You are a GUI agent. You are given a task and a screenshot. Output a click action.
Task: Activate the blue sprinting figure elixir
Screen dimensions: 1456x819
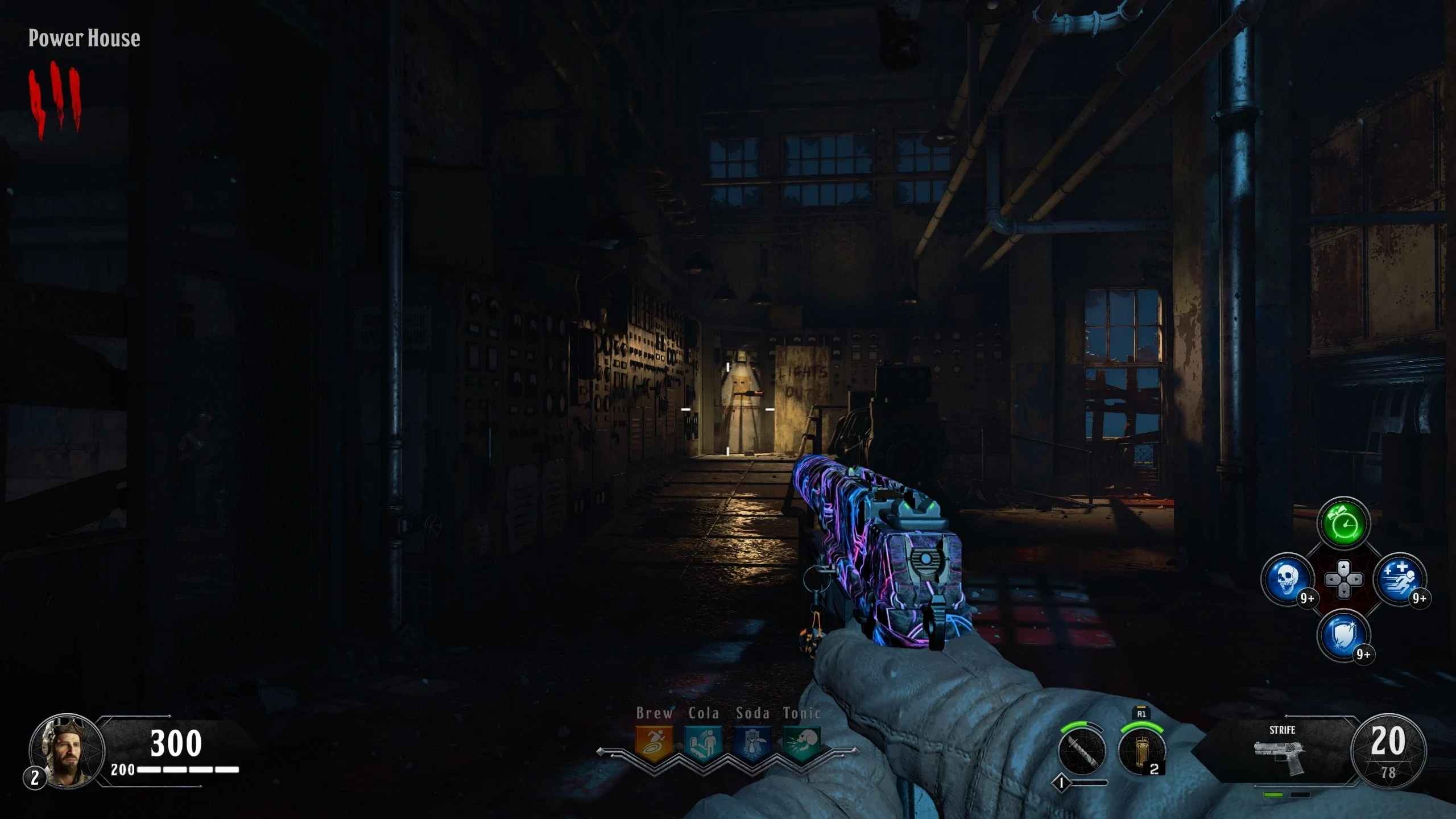point(1400,580)
